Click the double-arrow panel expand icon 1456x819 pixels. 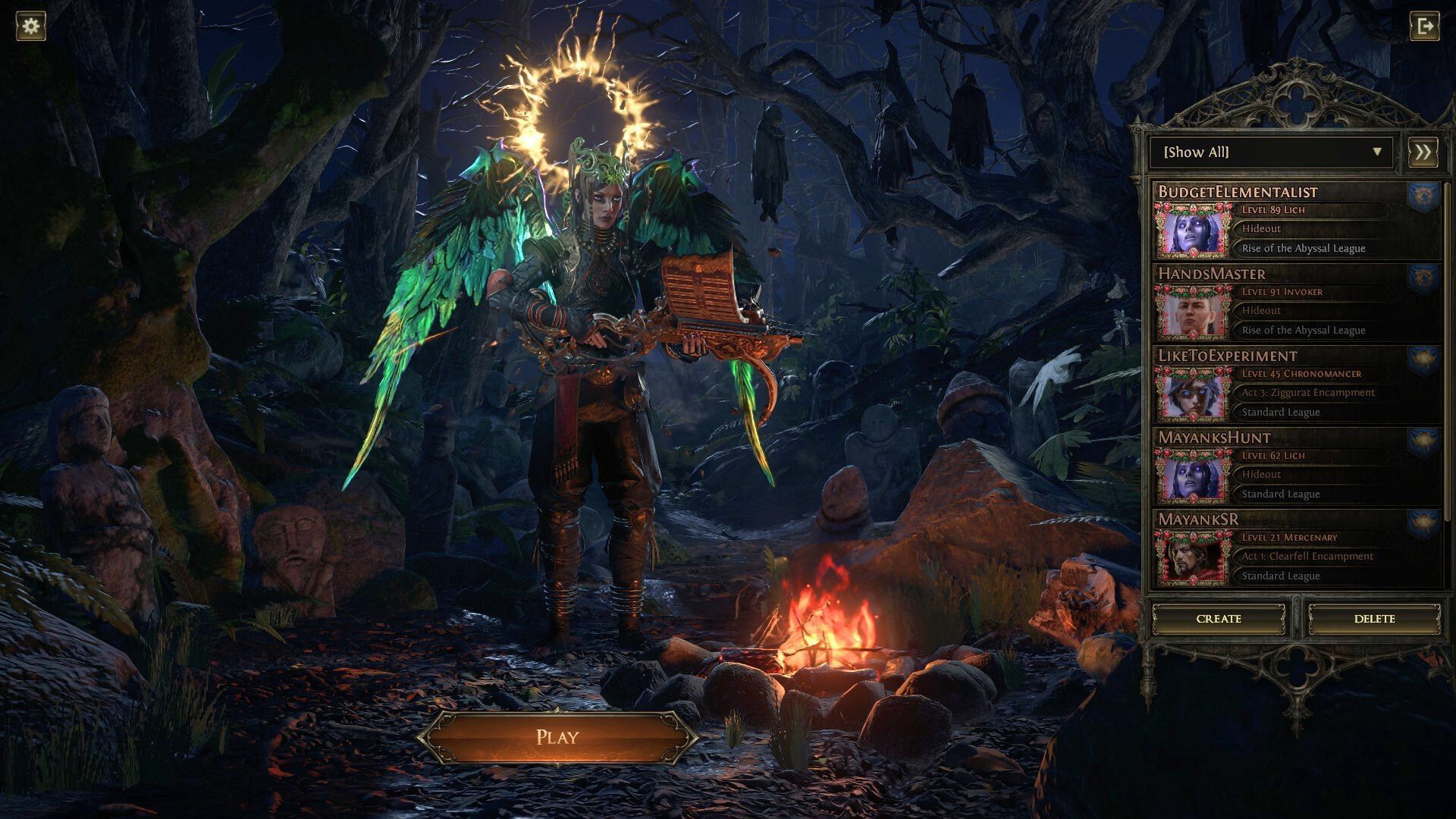coord(1424,152)
